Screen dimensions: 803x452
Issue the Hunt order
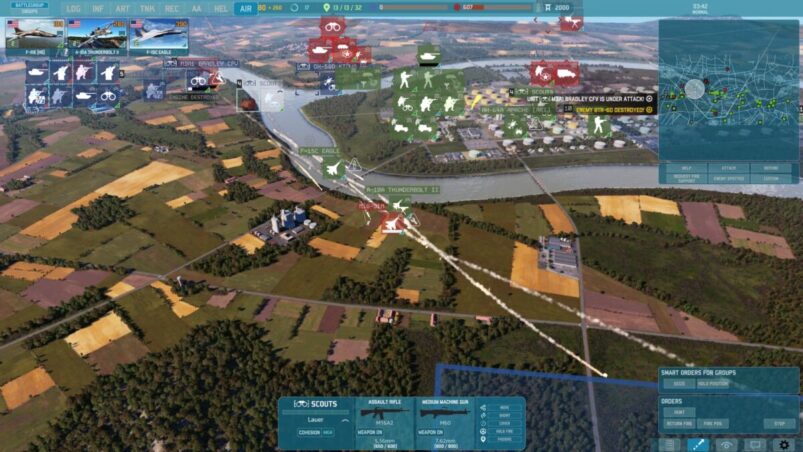[x=680, y=412]
